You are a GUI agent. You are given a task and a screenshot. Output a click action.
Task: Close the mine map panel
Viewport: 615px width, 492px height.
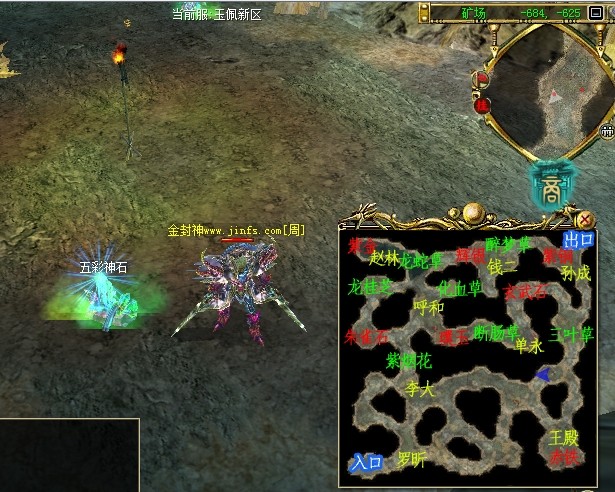click(x=586, y=220)
